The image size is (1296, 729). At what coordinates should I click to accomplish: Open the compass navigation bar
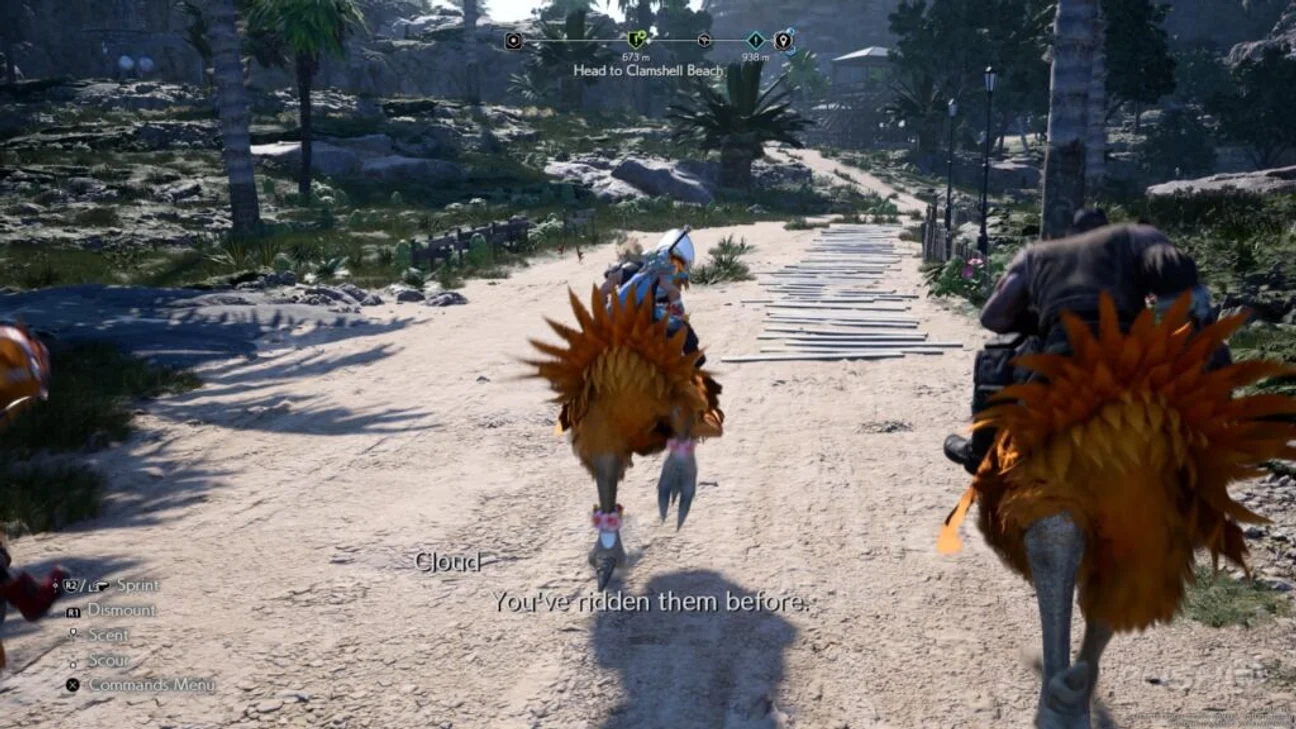pos(648,40)
